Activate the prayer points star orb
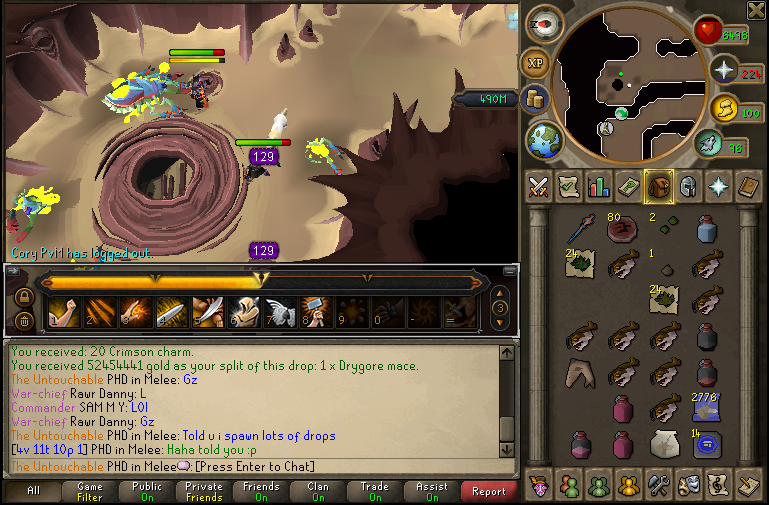 coord(724,71)
